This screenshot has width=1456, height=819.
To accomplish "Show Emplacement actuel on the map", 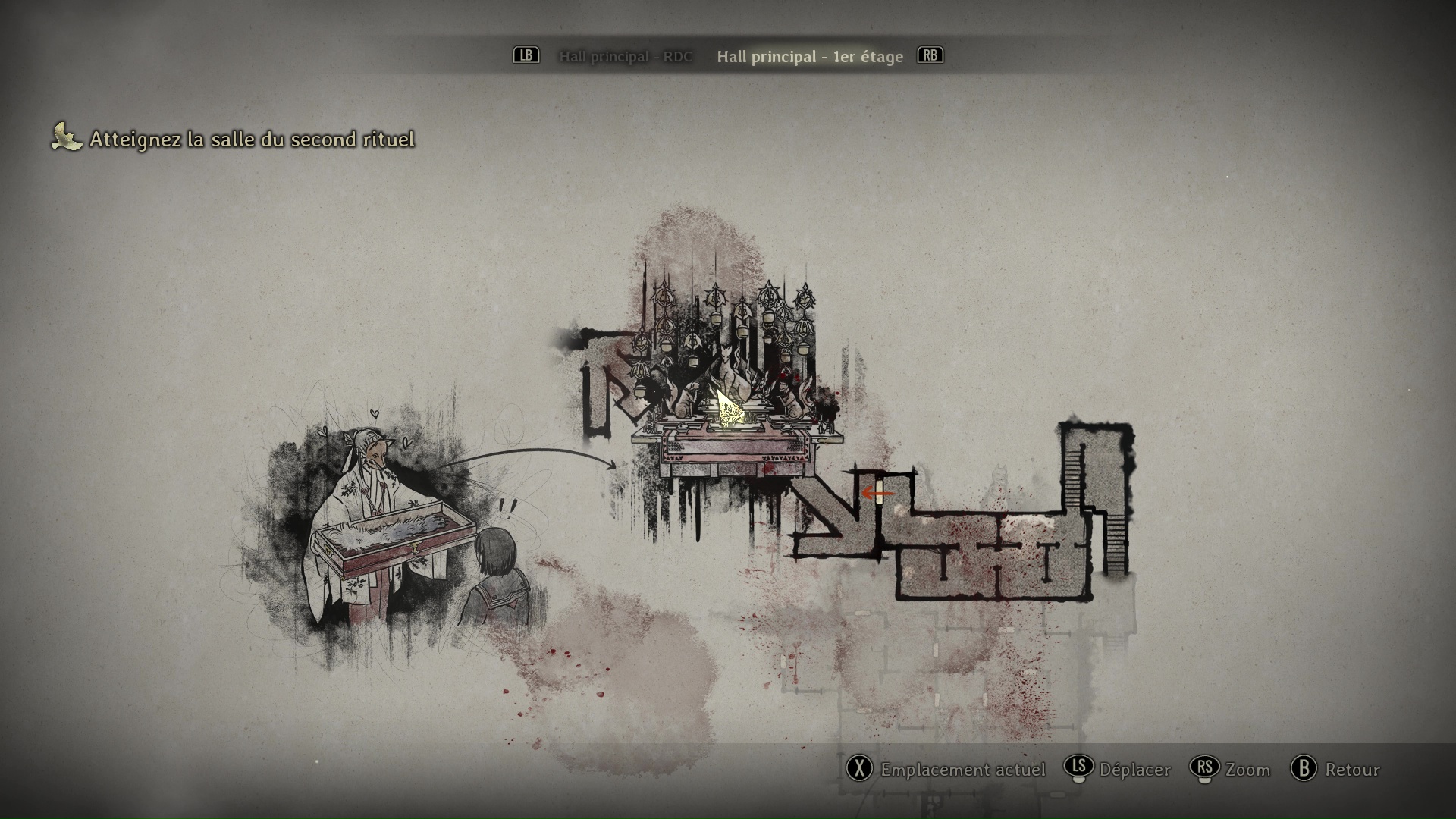I will click(x=946, y=769).
